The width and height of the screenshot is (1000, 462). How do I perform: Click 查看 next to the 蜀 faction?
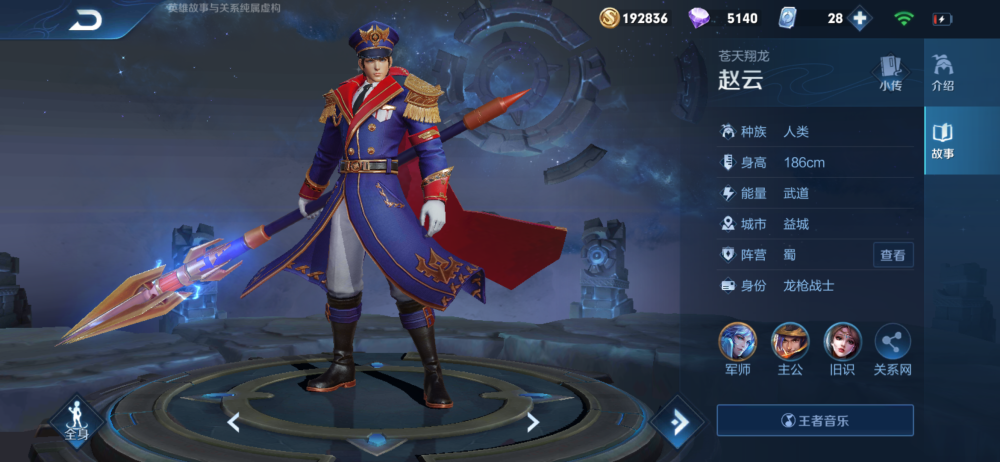[x=892, y=255]
